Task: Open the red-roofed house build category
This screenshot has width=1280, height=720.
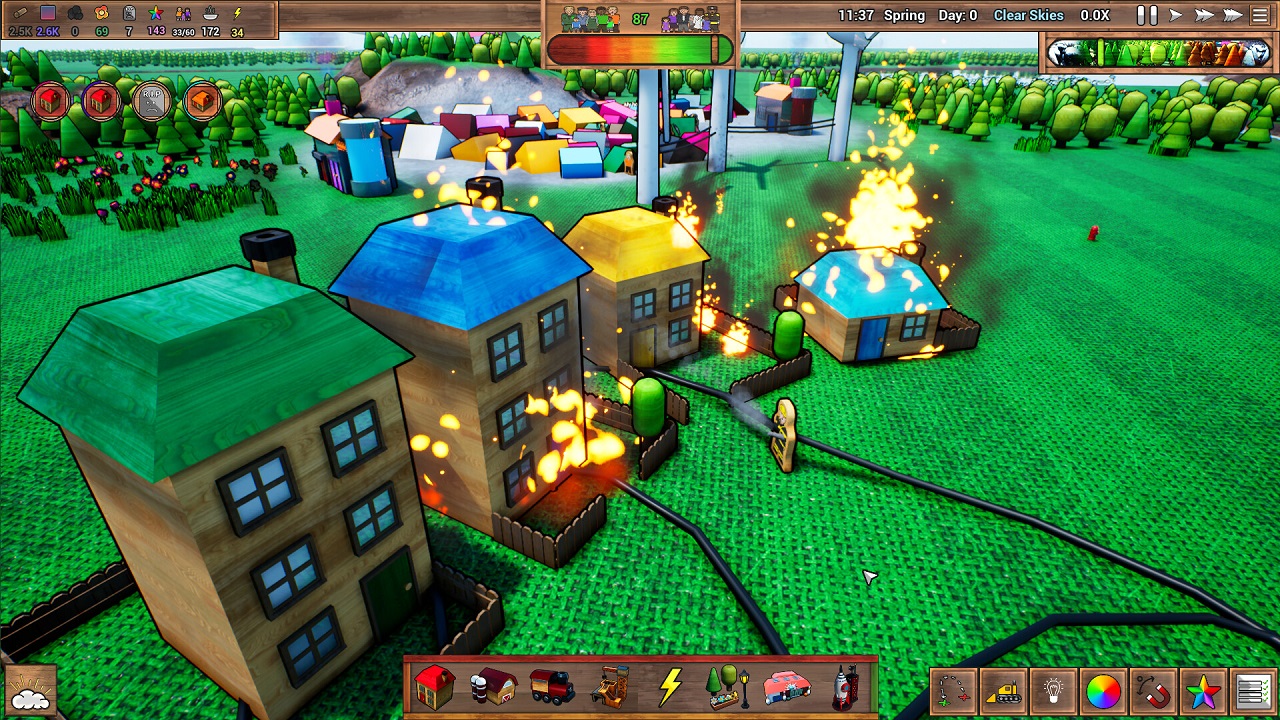Action: (435, 687)
